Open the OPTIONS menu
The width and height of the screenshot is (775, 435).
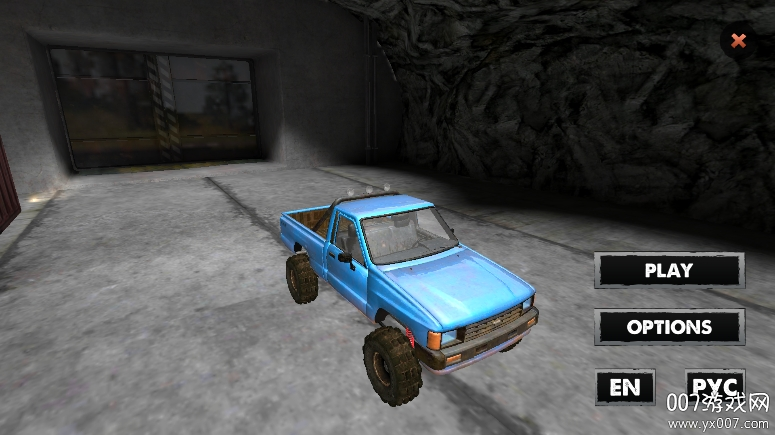pos(669,327)
